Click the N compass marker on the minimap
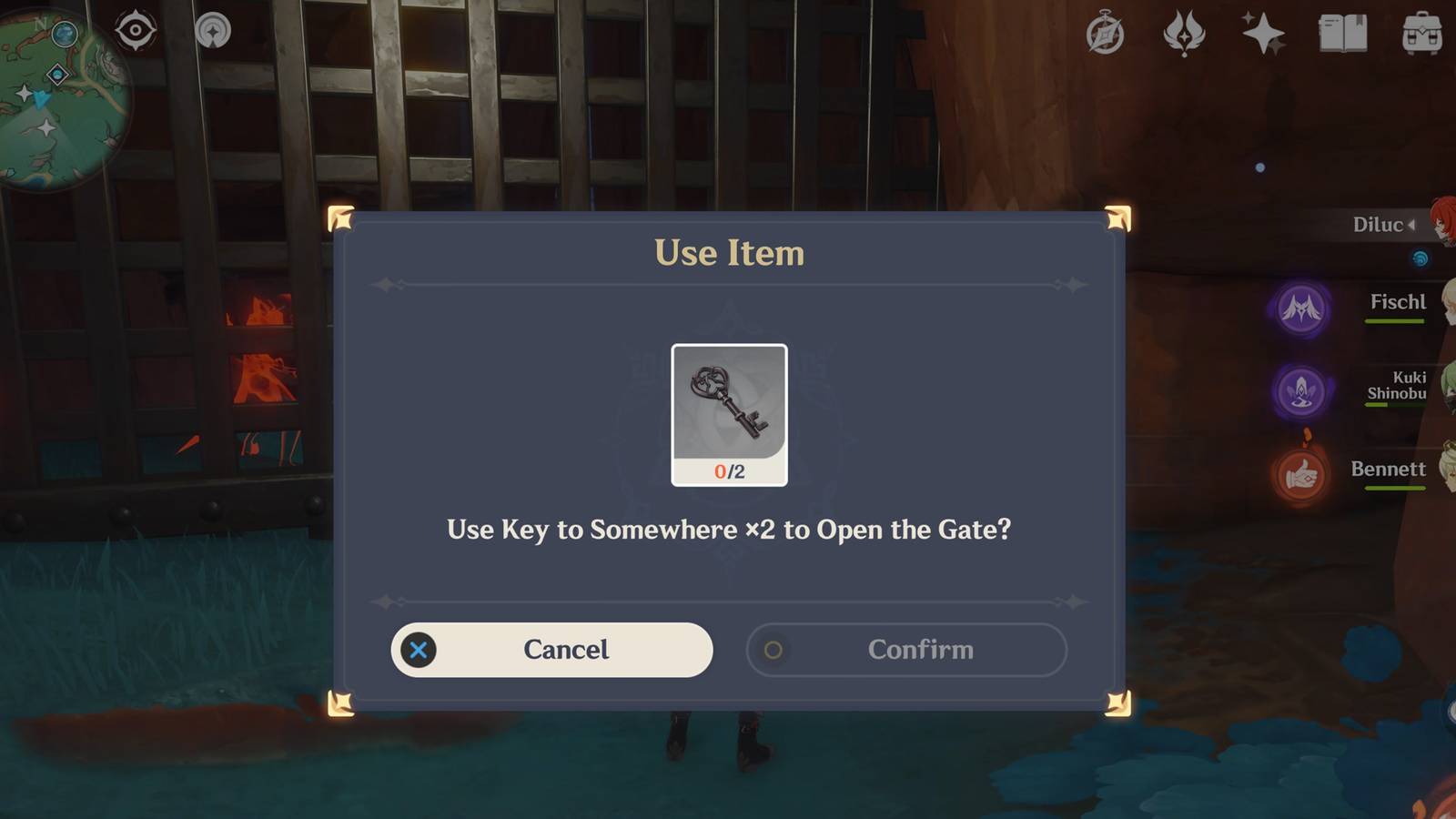Image resolution: width=1456 pixels, height=819 pixels. pyautogui.click(x=41, y=25)
